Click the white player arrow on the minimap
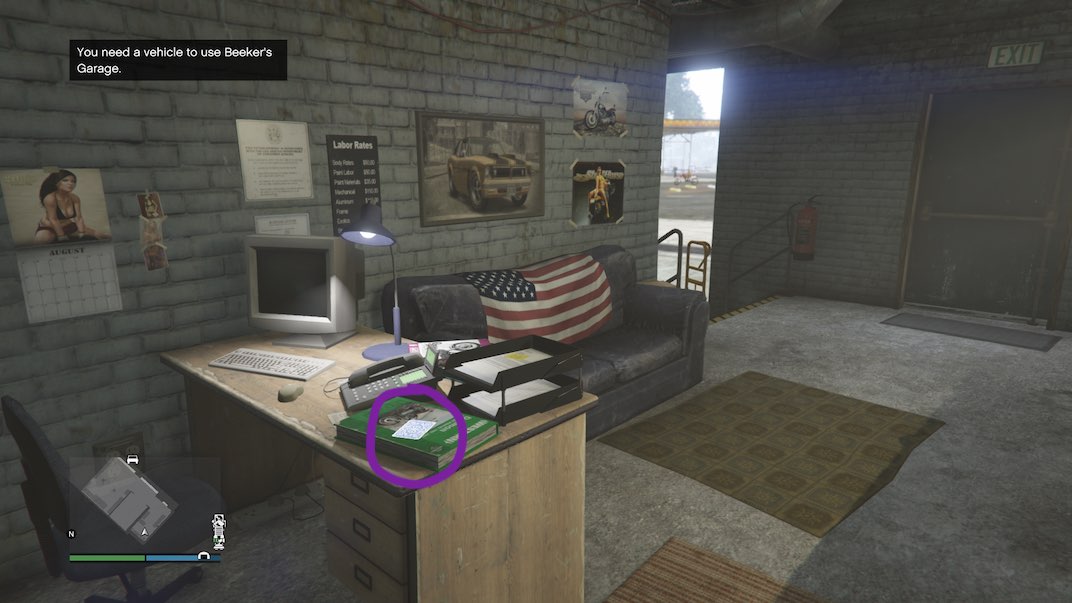The height and width of the screenshot is (603, 1072). (x=145, y=533)
